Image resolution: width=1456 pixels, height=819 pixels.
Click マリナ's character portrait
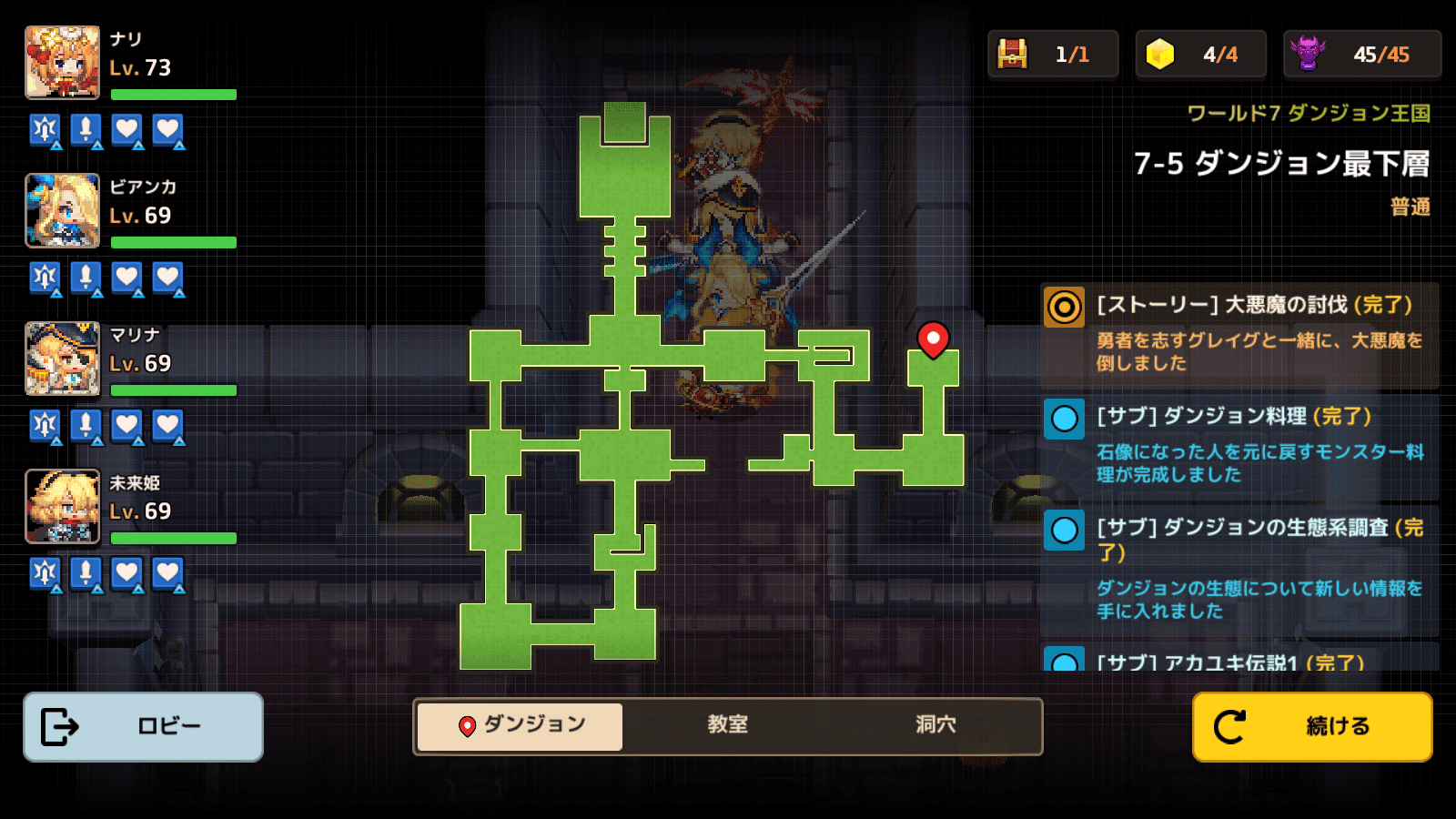point(63,359)
